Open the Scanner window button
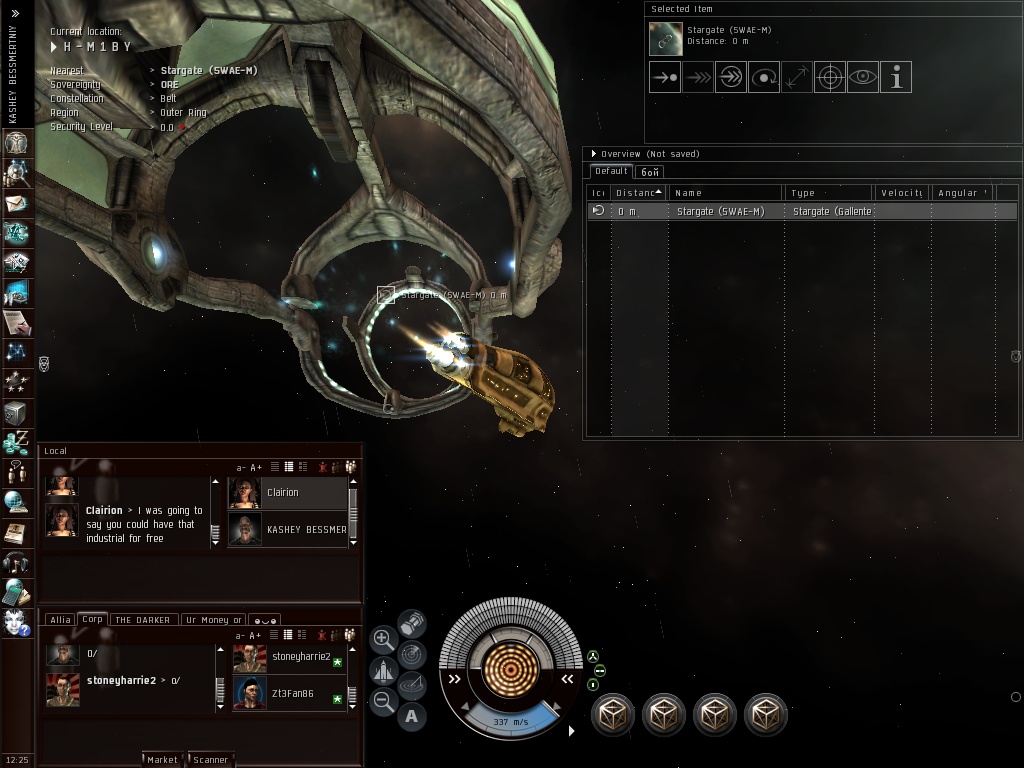The width and height of the screenshot is (1024, 768). (210, 759)
